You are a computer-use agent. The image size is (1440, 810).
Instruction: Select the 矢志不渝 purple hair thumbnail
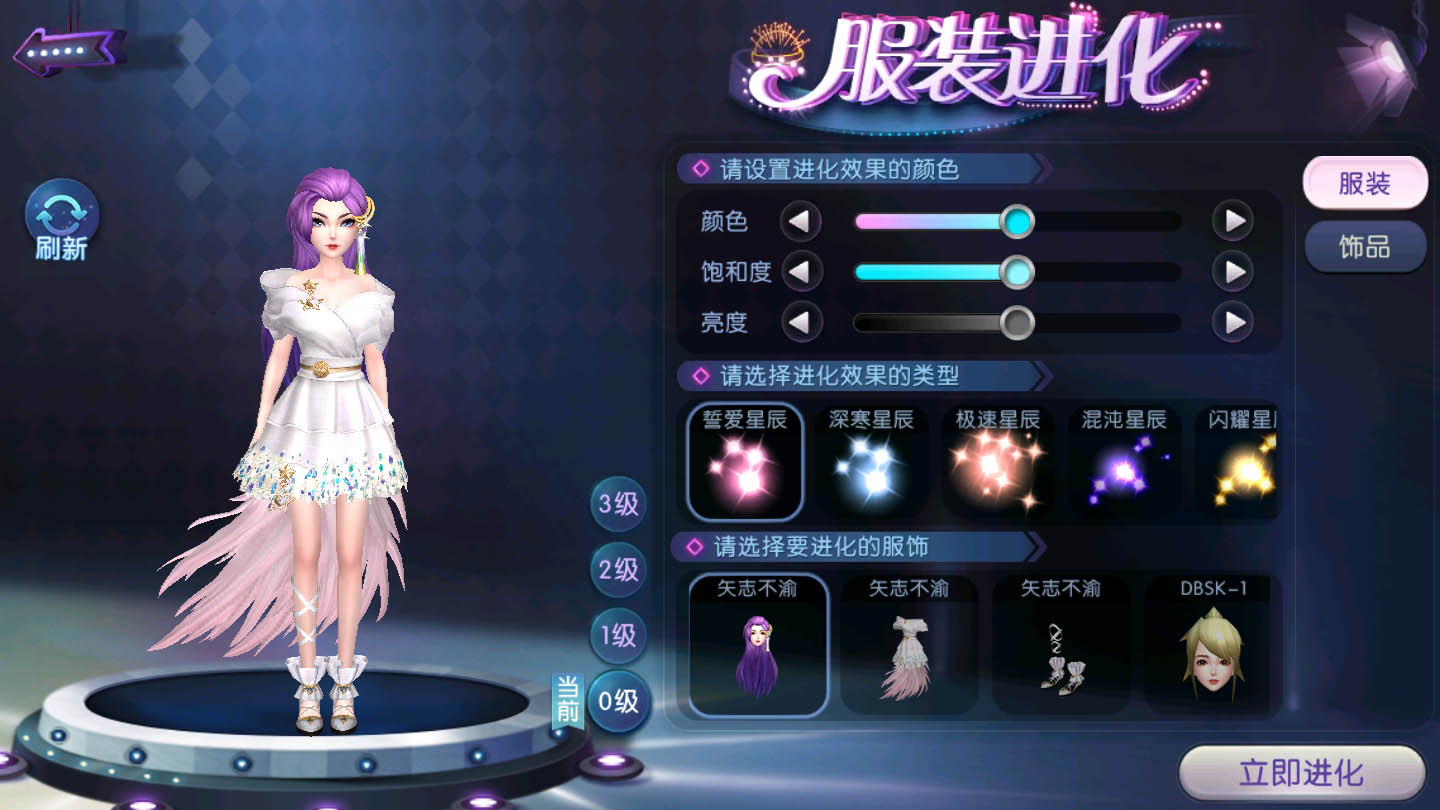tap(760, 646)
